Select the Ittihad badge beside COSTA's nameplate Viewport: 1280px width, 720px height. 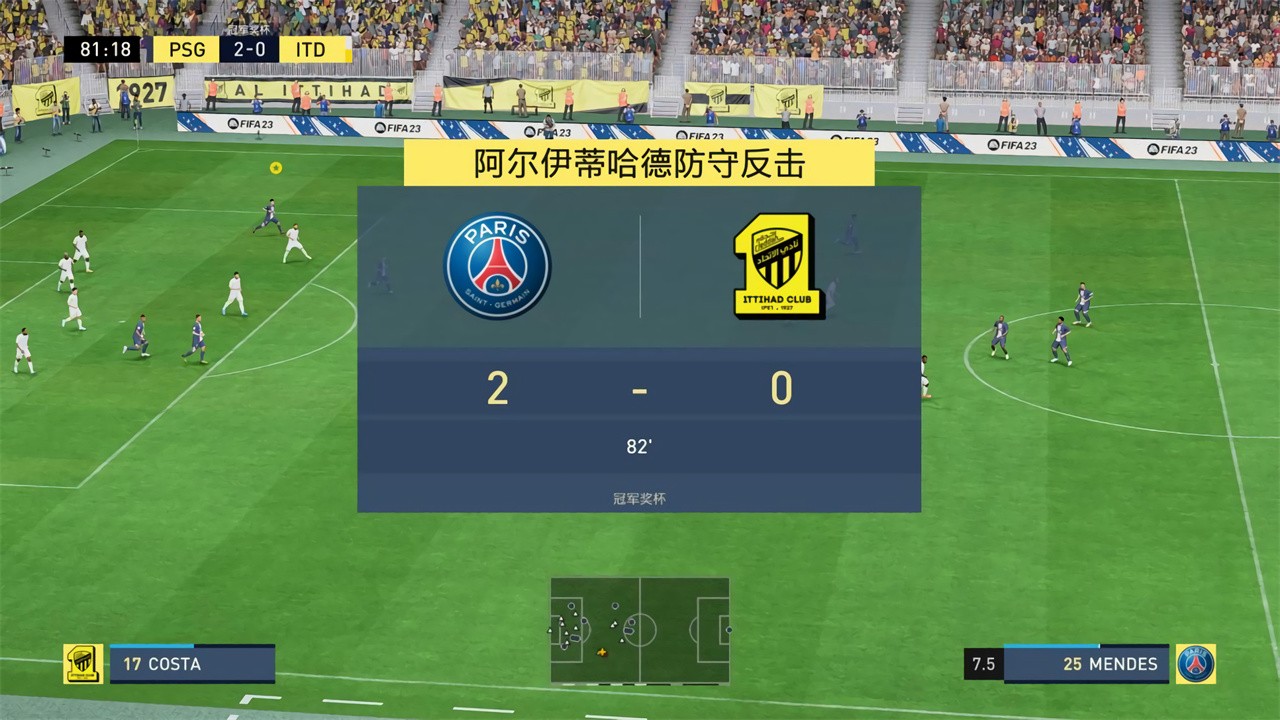tap(82, 663)
